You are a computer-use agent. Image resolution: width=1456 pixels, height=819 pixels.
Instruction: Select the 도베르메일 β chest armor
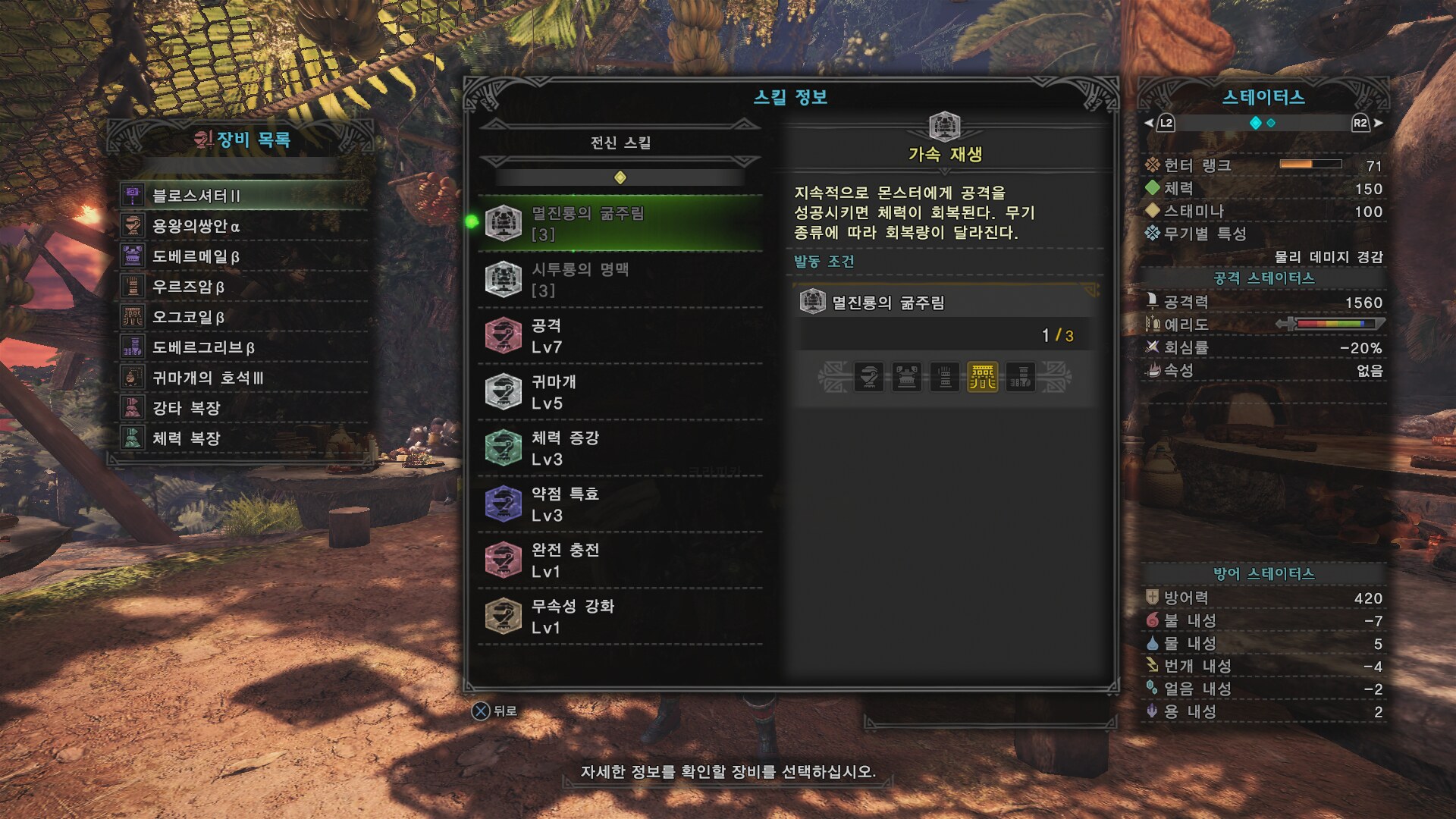tap(243, 256)
